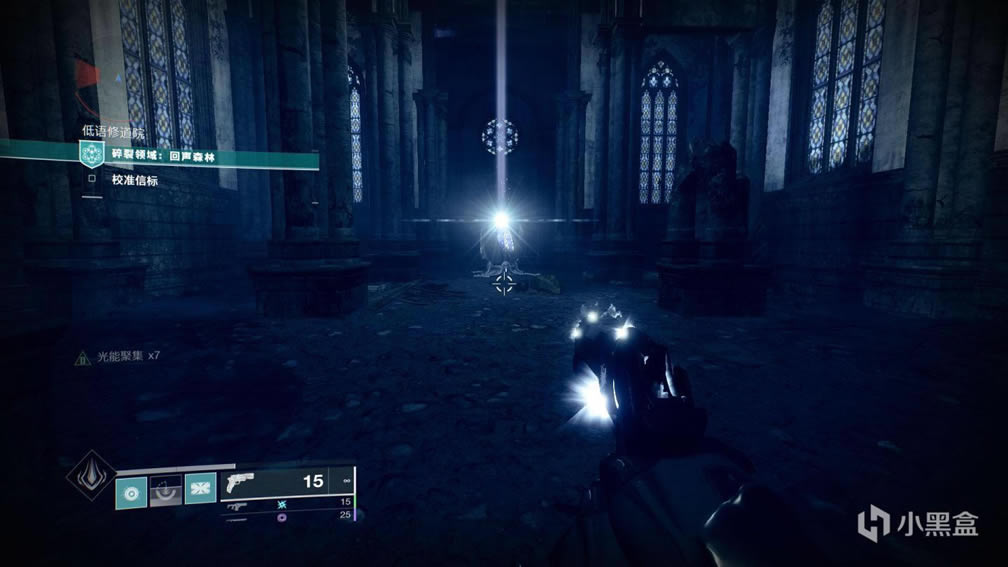
Task: Switch to the secondary weapon with 15 ammo
Action: coord(288,504)
